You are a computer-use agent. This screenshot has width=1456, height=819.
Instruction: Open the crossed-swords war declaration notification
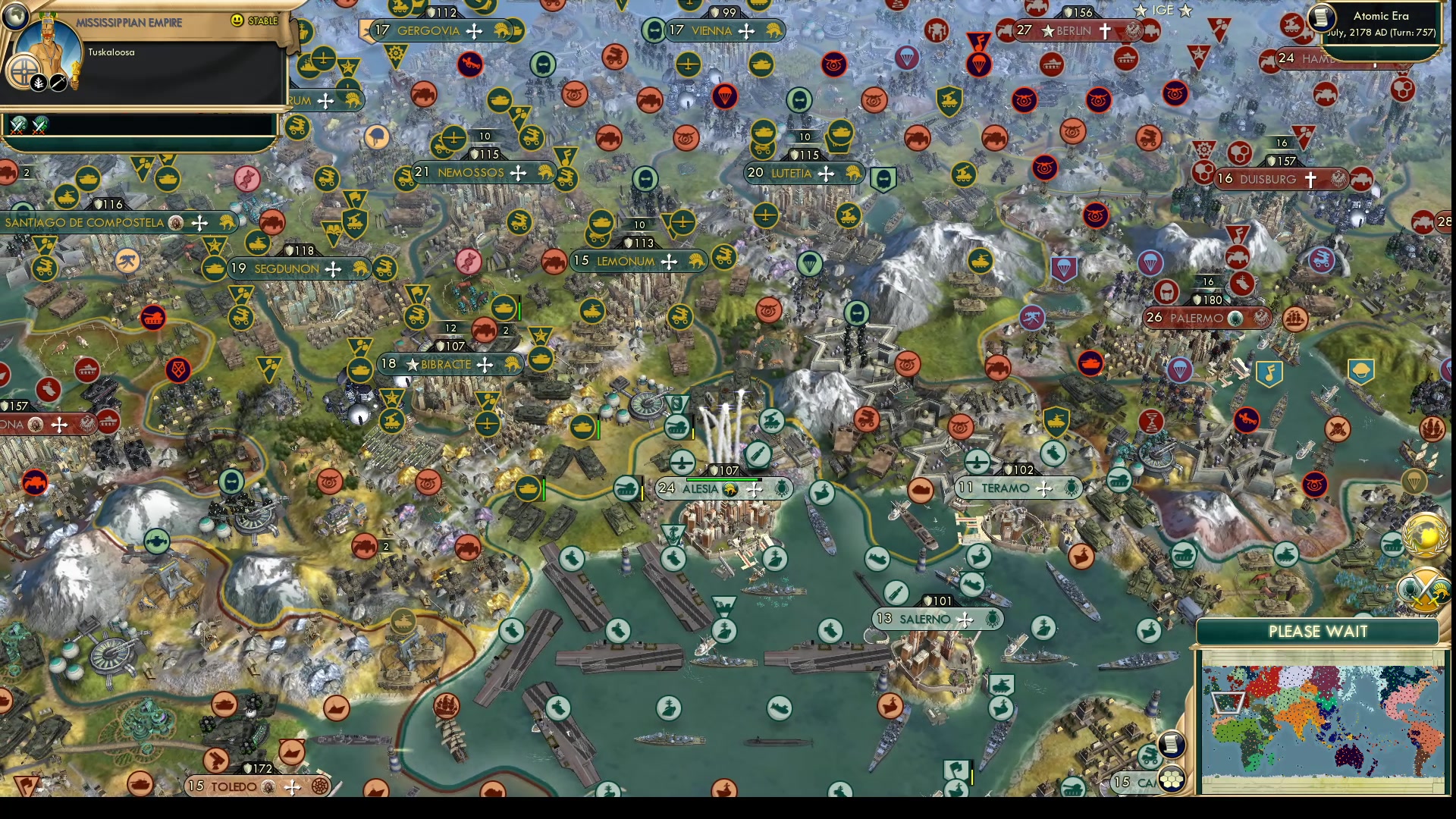pos(1424,590)
